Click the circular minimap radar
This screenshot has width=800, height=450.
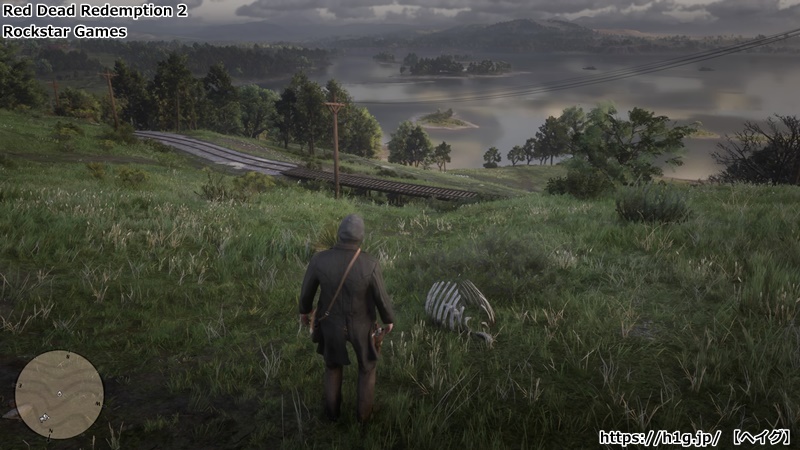[59, 394]
